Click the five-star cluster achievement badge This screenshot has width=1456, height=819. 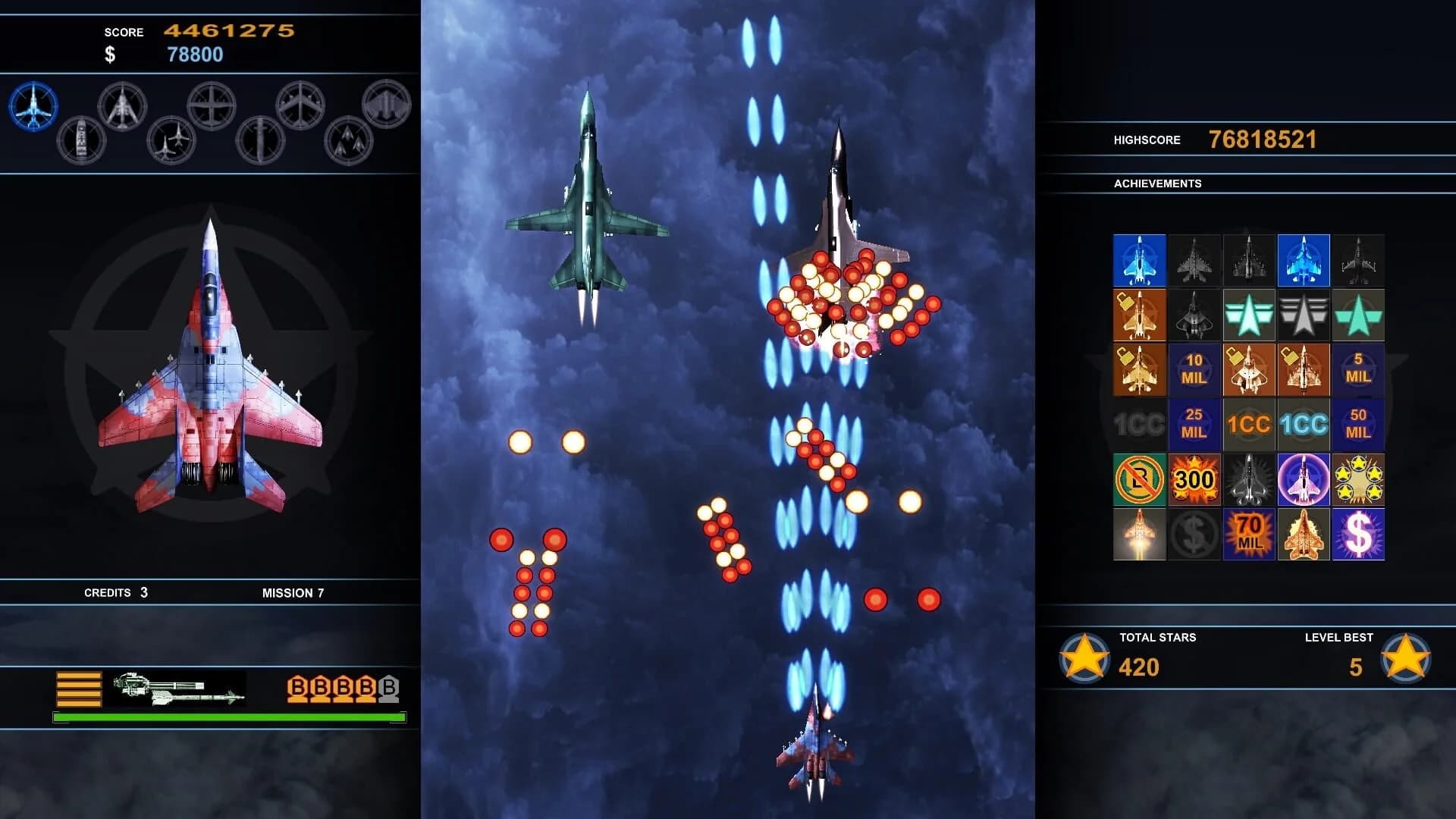pos(1360,480)
